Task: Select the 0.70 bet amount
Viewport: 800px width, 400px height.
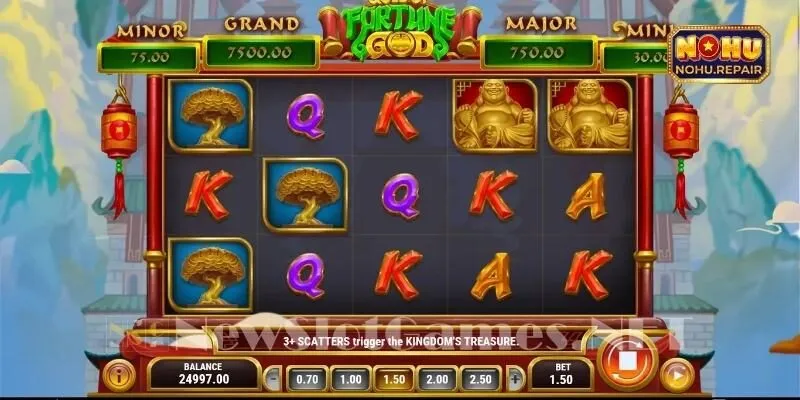Action: (x=307, y=379)
